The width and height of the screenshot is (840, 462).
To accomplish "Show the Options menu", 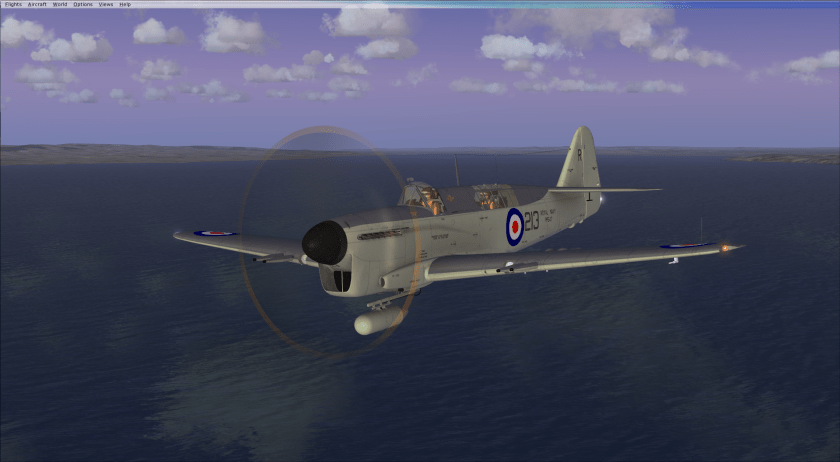I will (x=83, y=4).
